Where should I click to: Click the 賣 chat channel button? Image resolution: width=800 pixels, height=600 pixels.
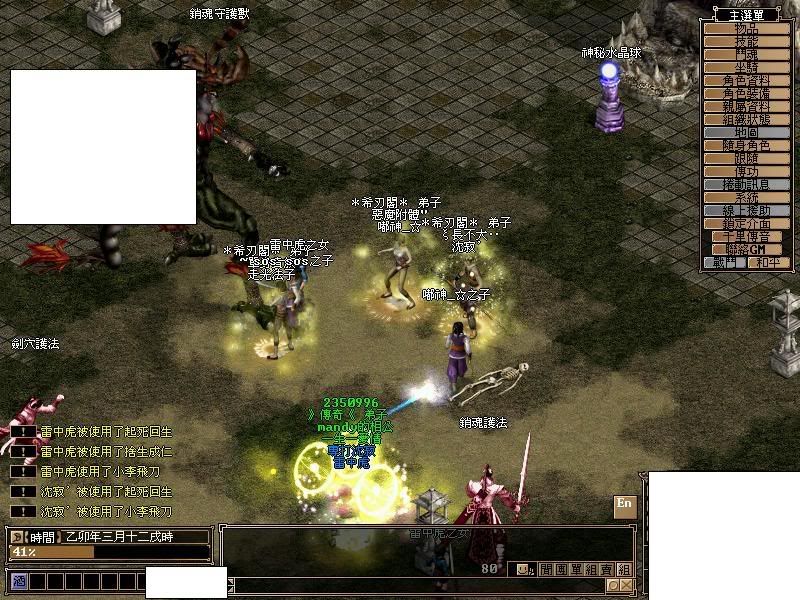608,569
